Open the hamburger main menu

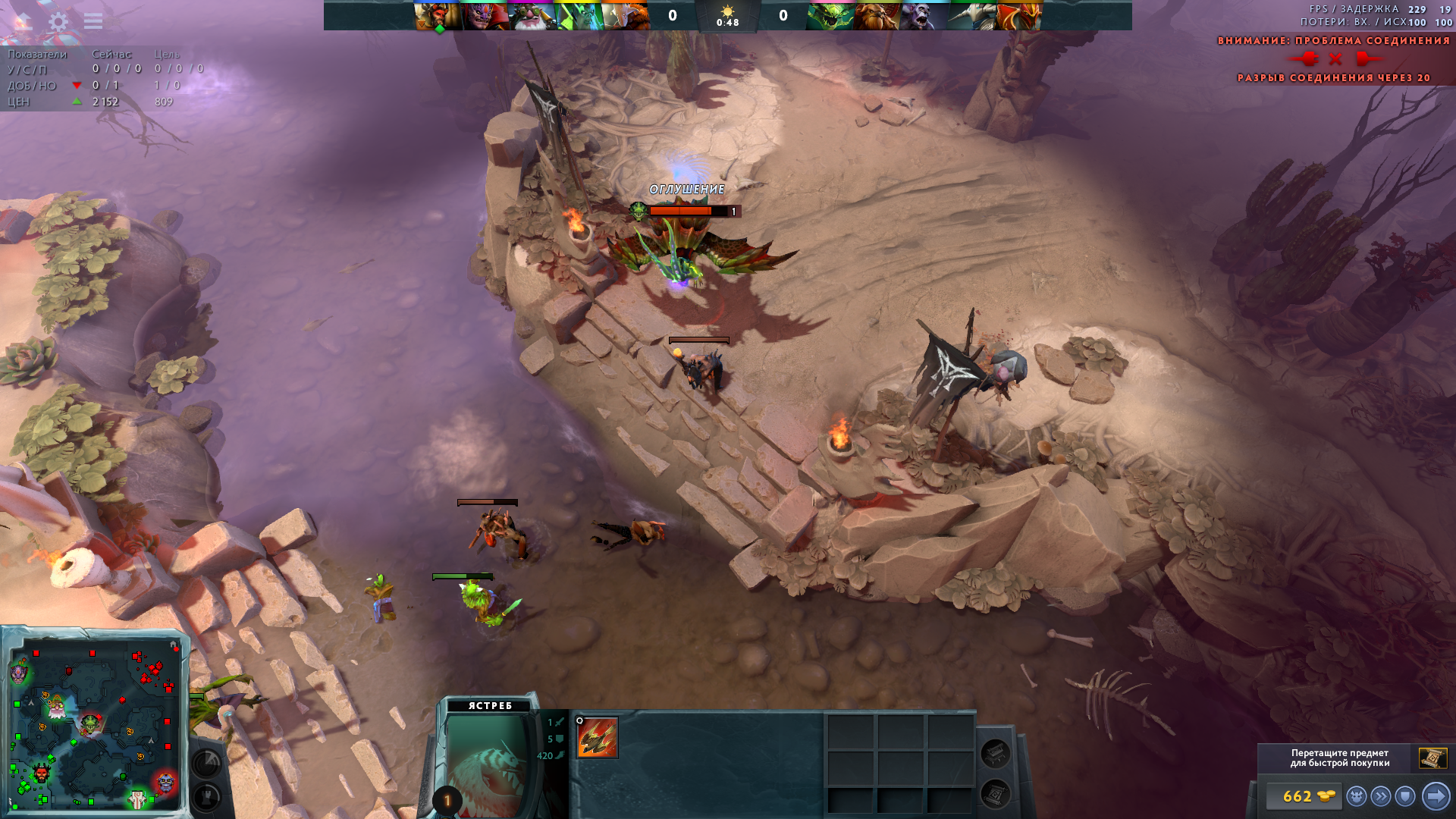pos(93,21)
